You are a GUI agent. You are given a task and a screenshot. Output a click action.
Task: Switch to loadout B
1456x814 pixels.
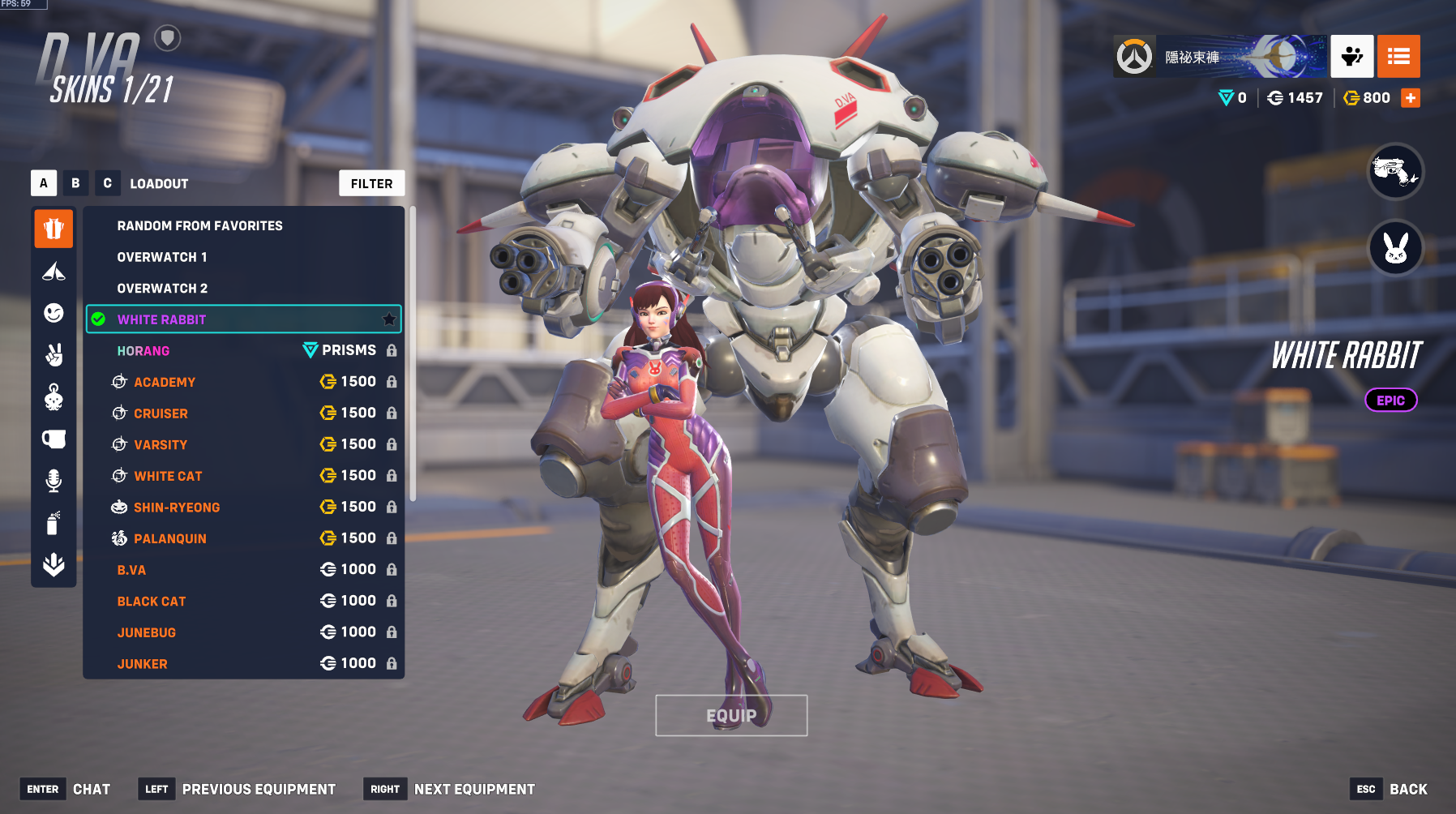click(75, 183)
